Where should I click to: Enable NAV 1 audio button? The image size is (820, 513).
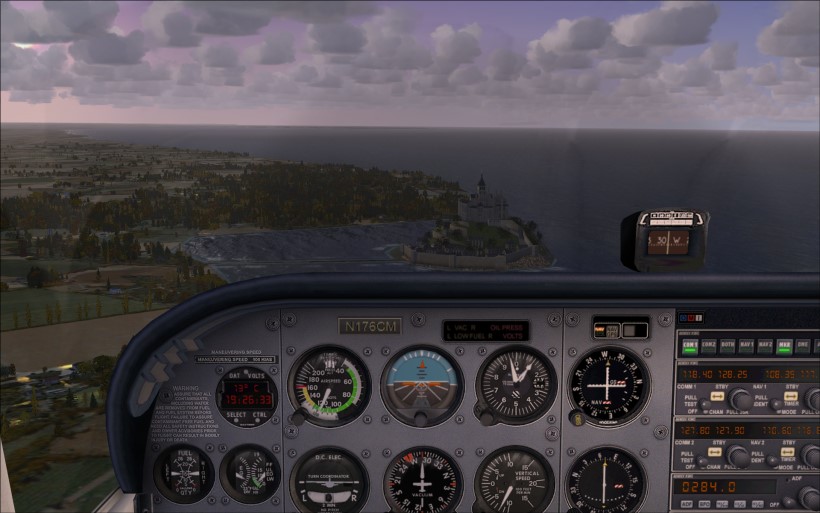click(746, 346)
